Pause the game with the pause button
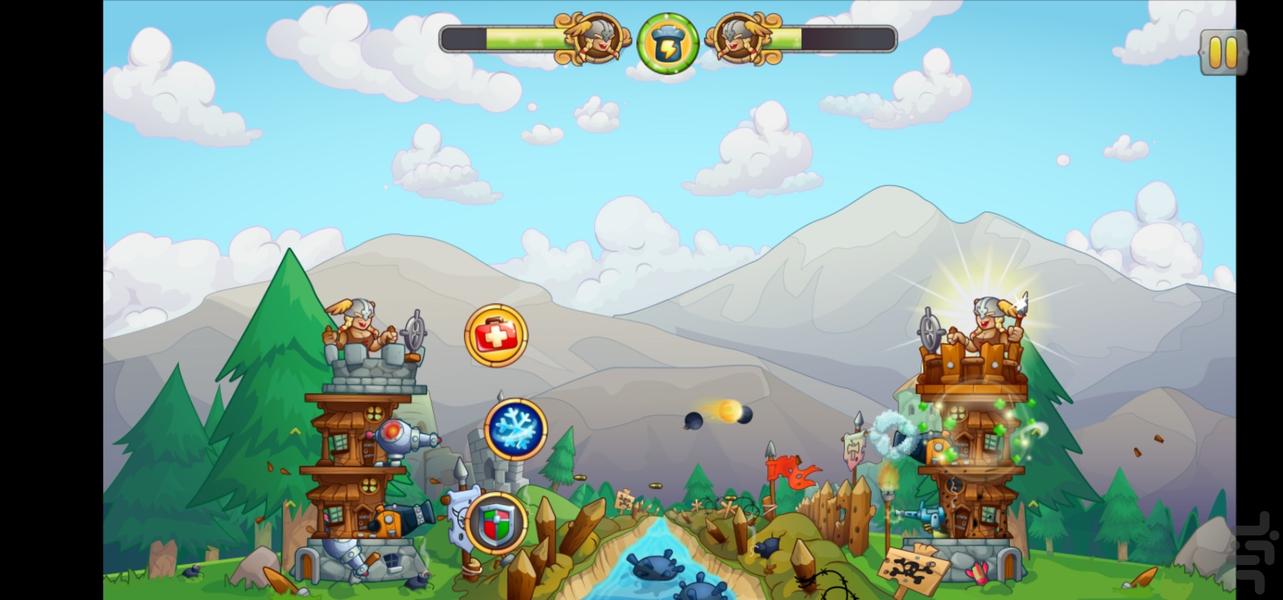The image size is (1283, 600). tap(1223, 52)
